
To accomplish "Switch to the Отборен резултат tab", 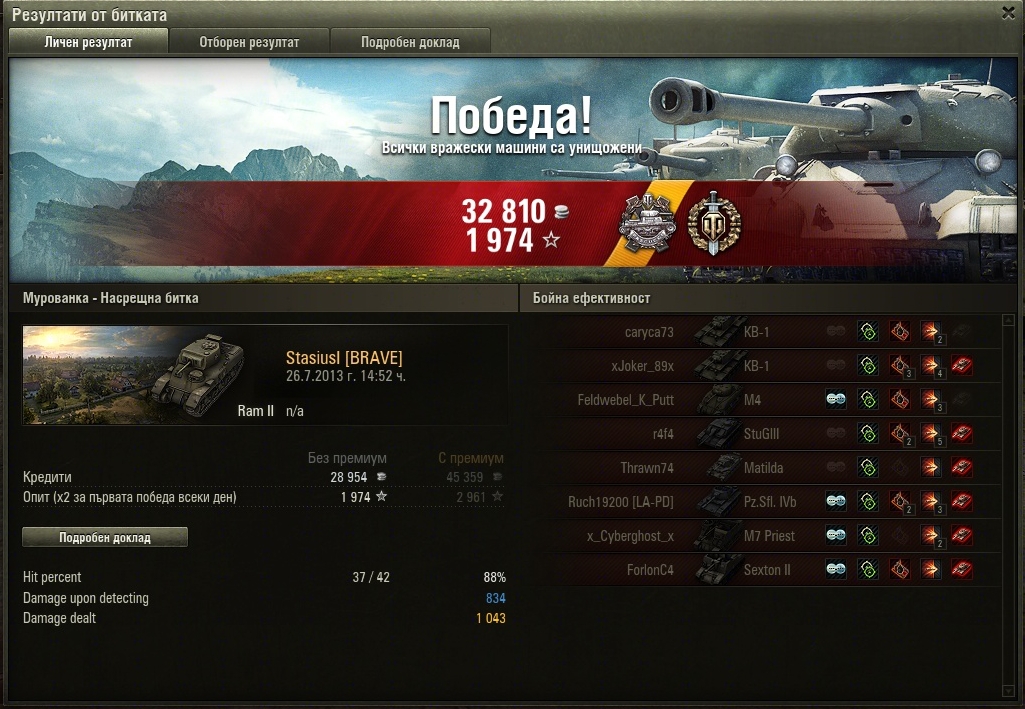I will [x=249, y=42].
